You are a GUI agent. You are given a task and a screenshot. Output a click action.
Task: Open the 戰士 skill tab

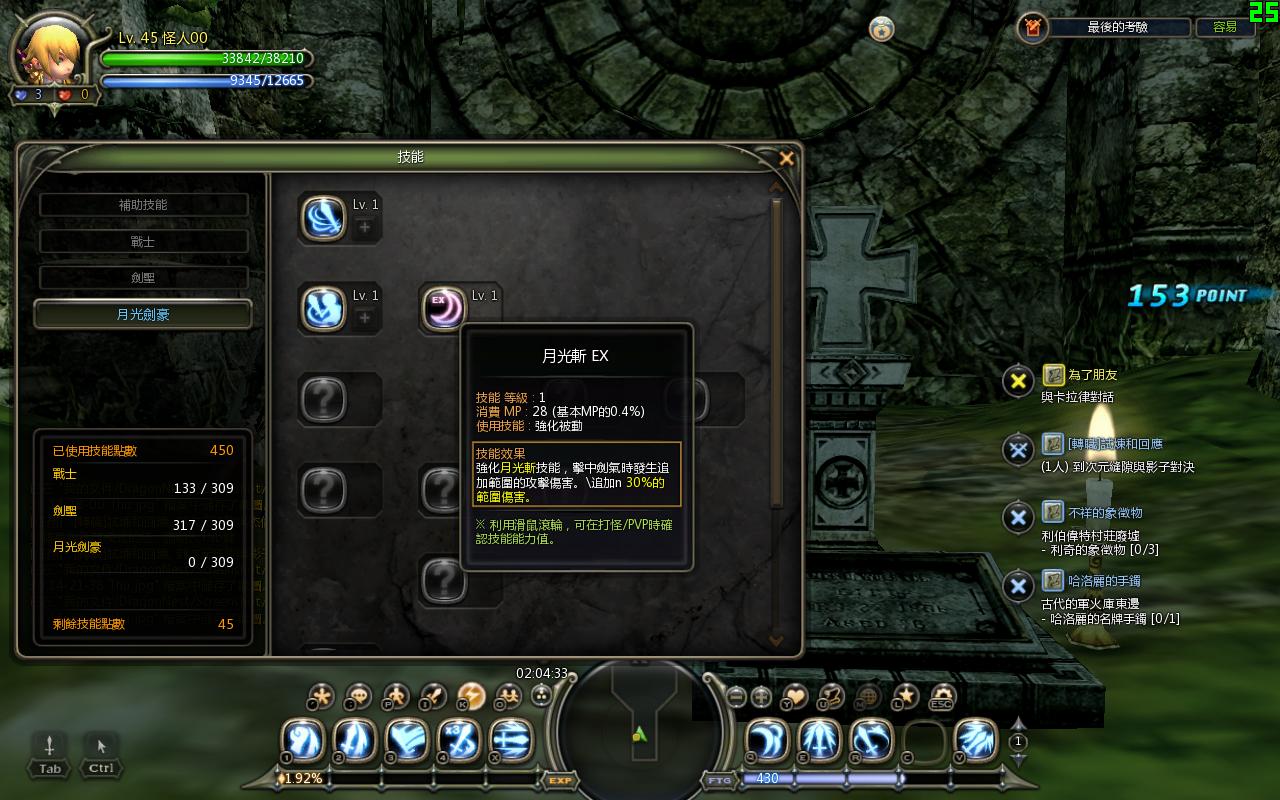(x=143, y=242)
